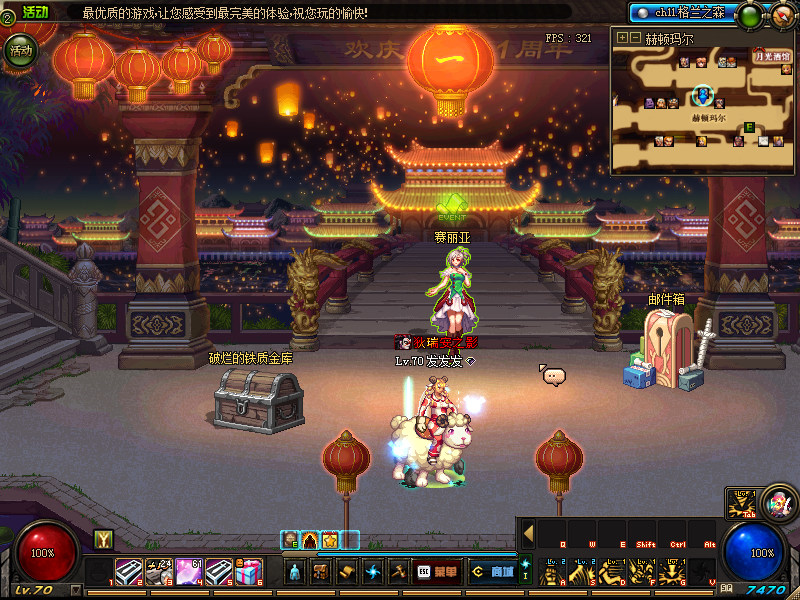This screenshot has height=600, width=800.
Task: Open the inventory chest icon
Action: pos(321,572)
